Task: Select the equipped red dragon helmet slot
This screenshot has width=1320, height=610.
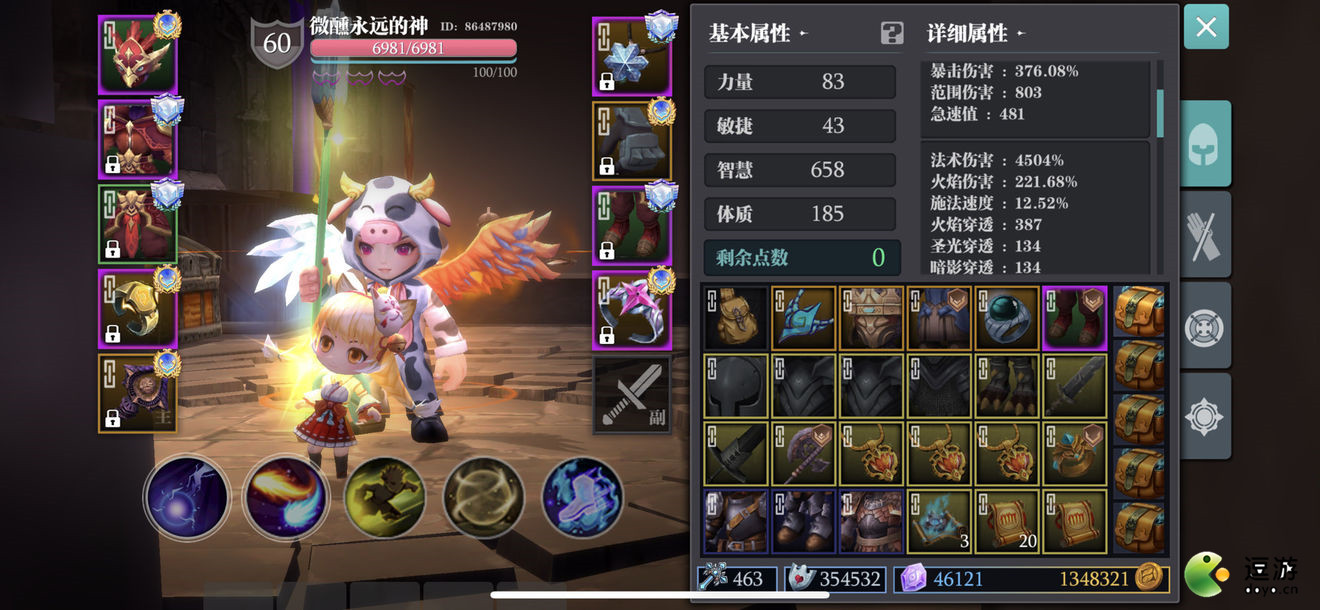Action: tap(138, 55)
